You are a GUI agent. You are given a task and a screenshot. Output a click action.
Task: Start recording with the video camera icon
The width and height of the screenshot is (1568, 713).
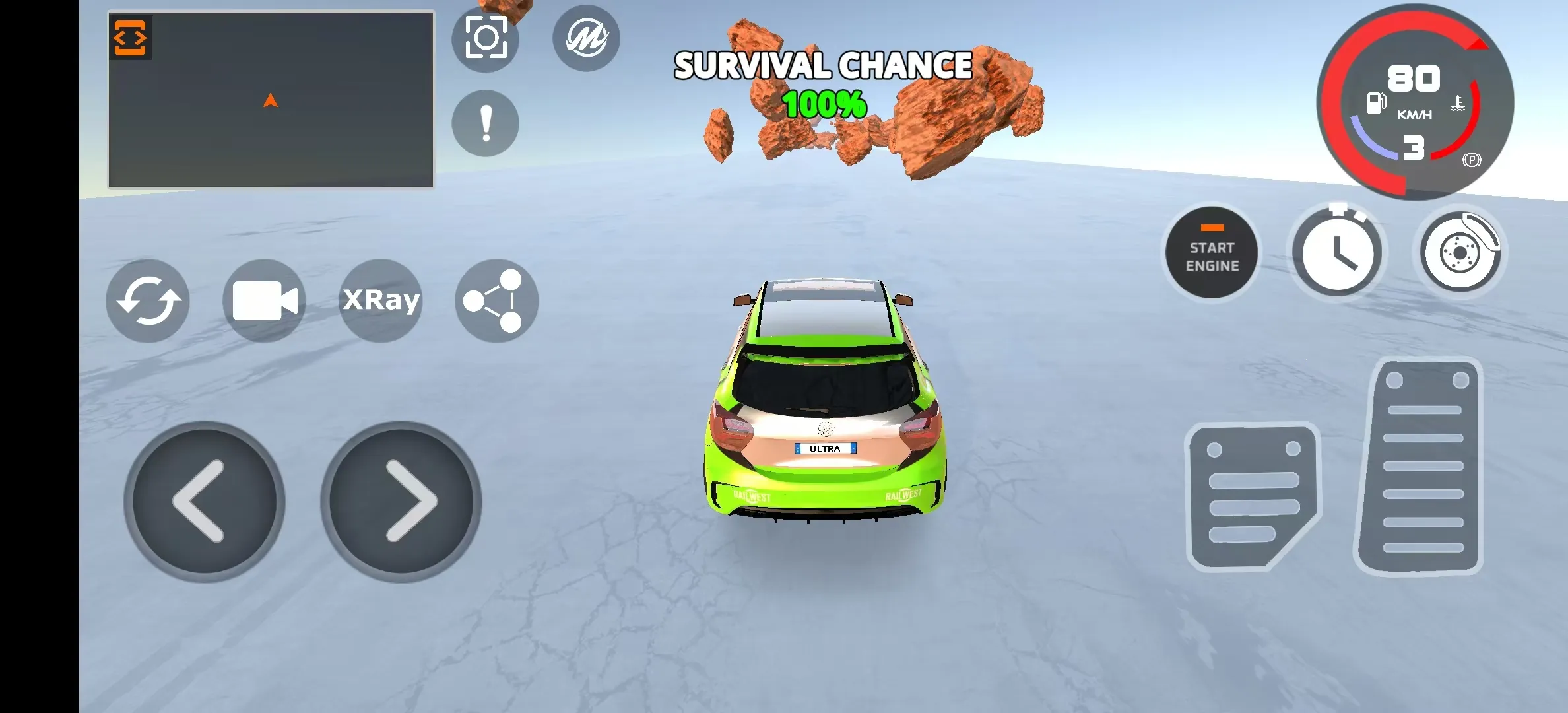click(x=264, y=302)
